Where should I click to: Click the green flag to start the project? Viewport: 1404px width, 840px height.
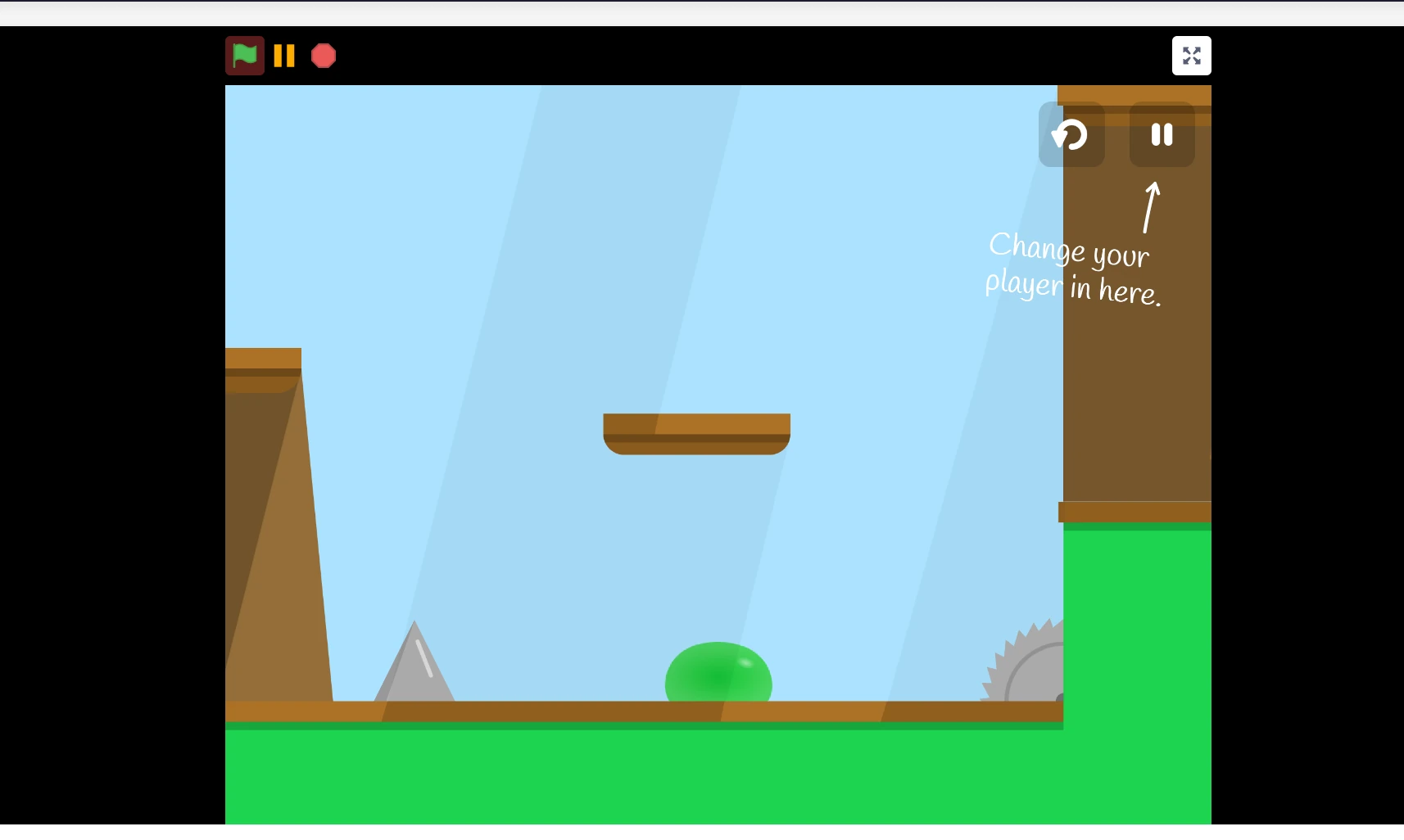(x=244, y=56)
